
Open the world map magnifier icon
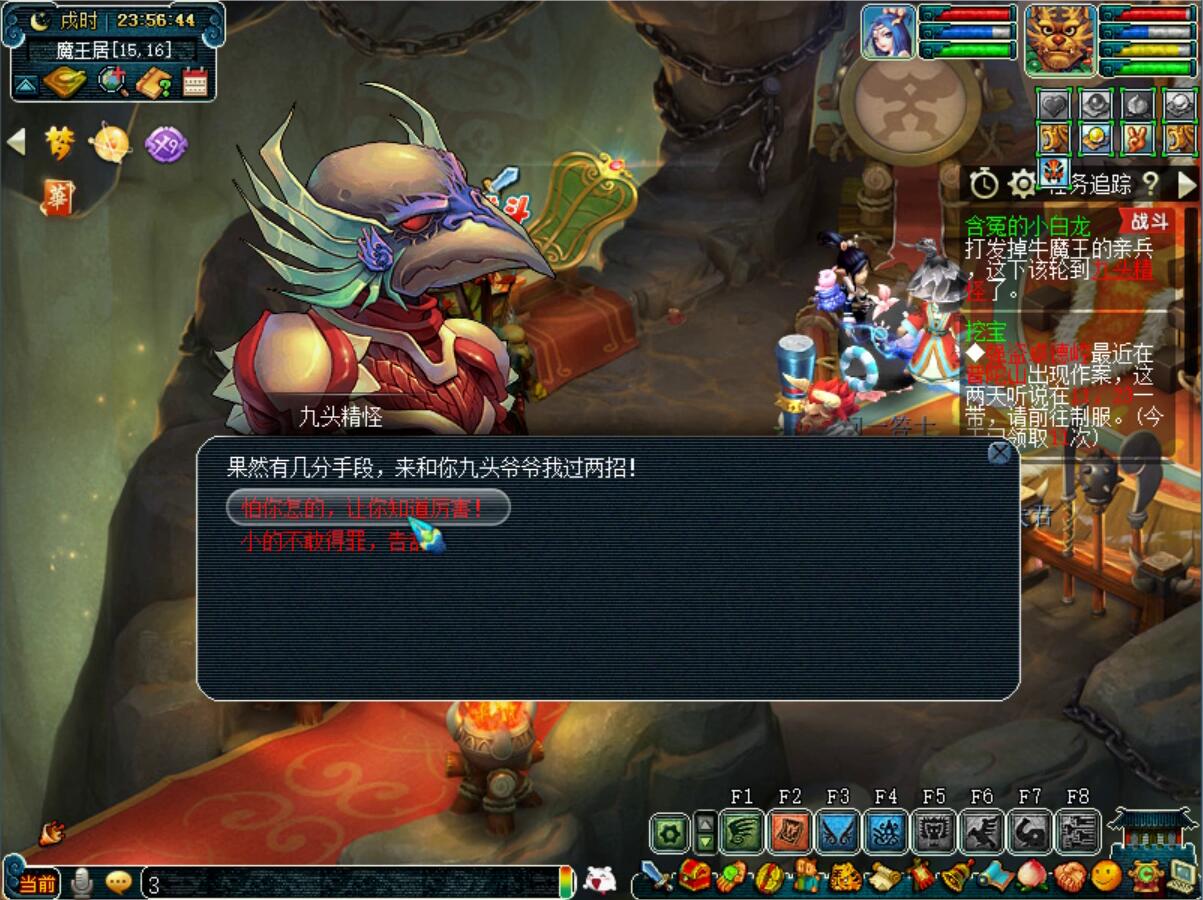click(113, 82)
